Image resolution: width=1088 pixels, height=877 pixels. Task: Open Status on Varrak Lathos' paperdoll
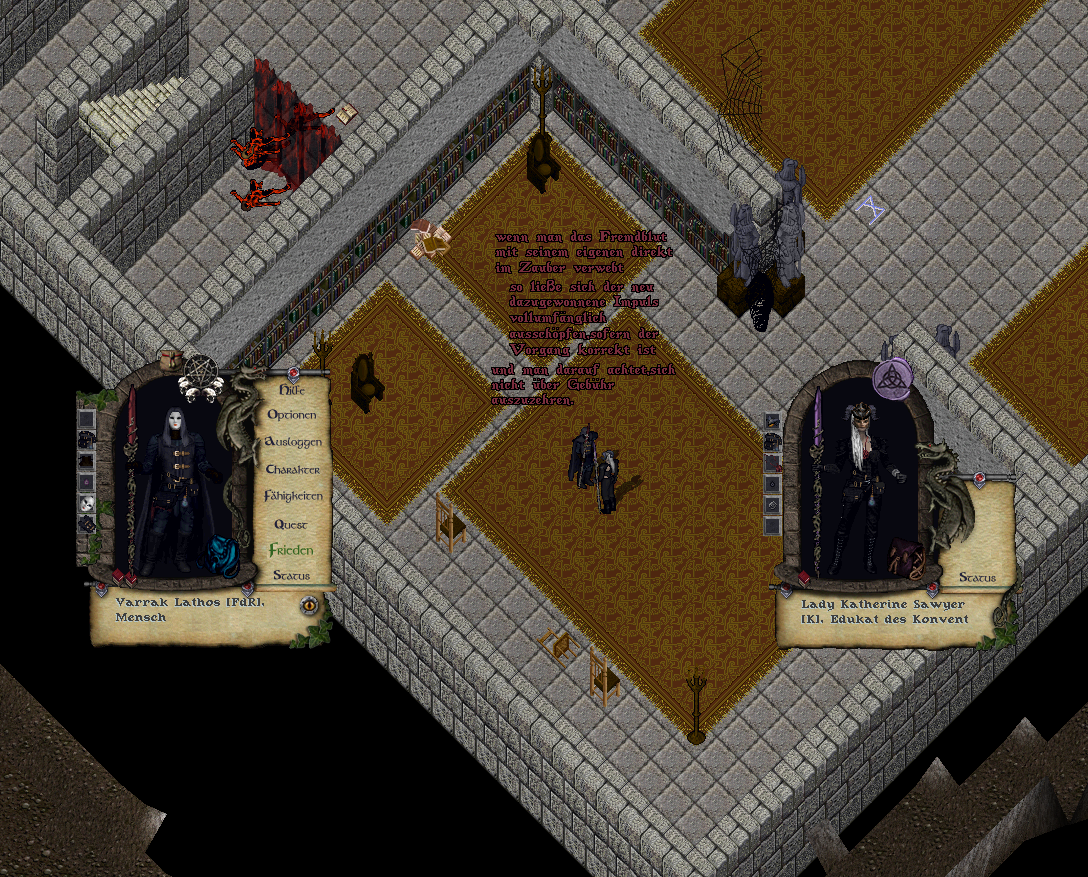pyautogui.click(x=291, y=575)
